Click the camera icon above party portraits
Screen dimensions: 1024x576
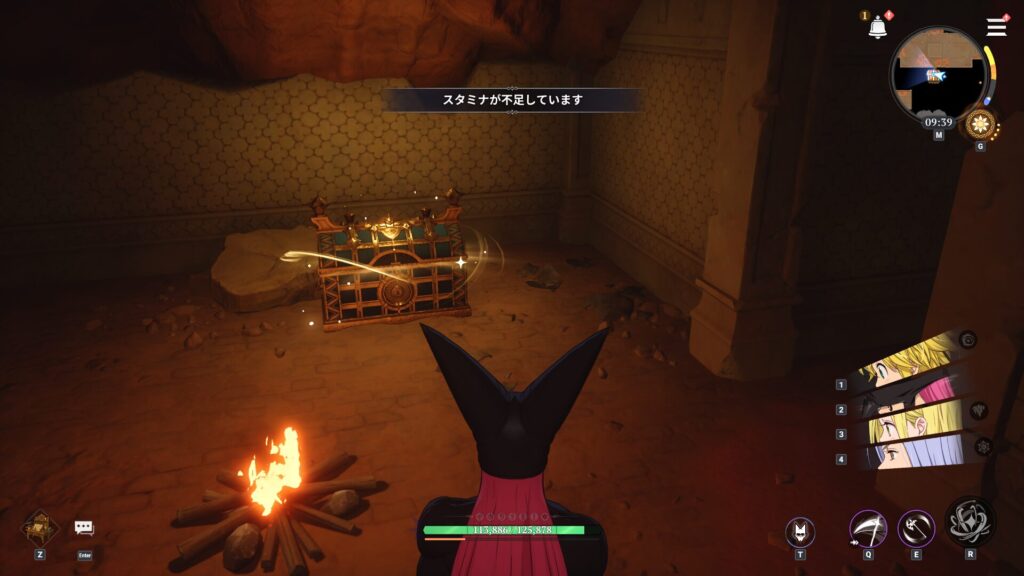[967, 340]
